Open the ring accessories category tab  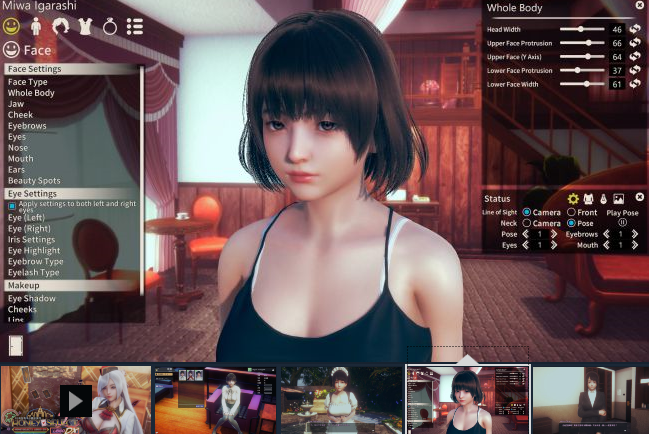pos(110,26)
